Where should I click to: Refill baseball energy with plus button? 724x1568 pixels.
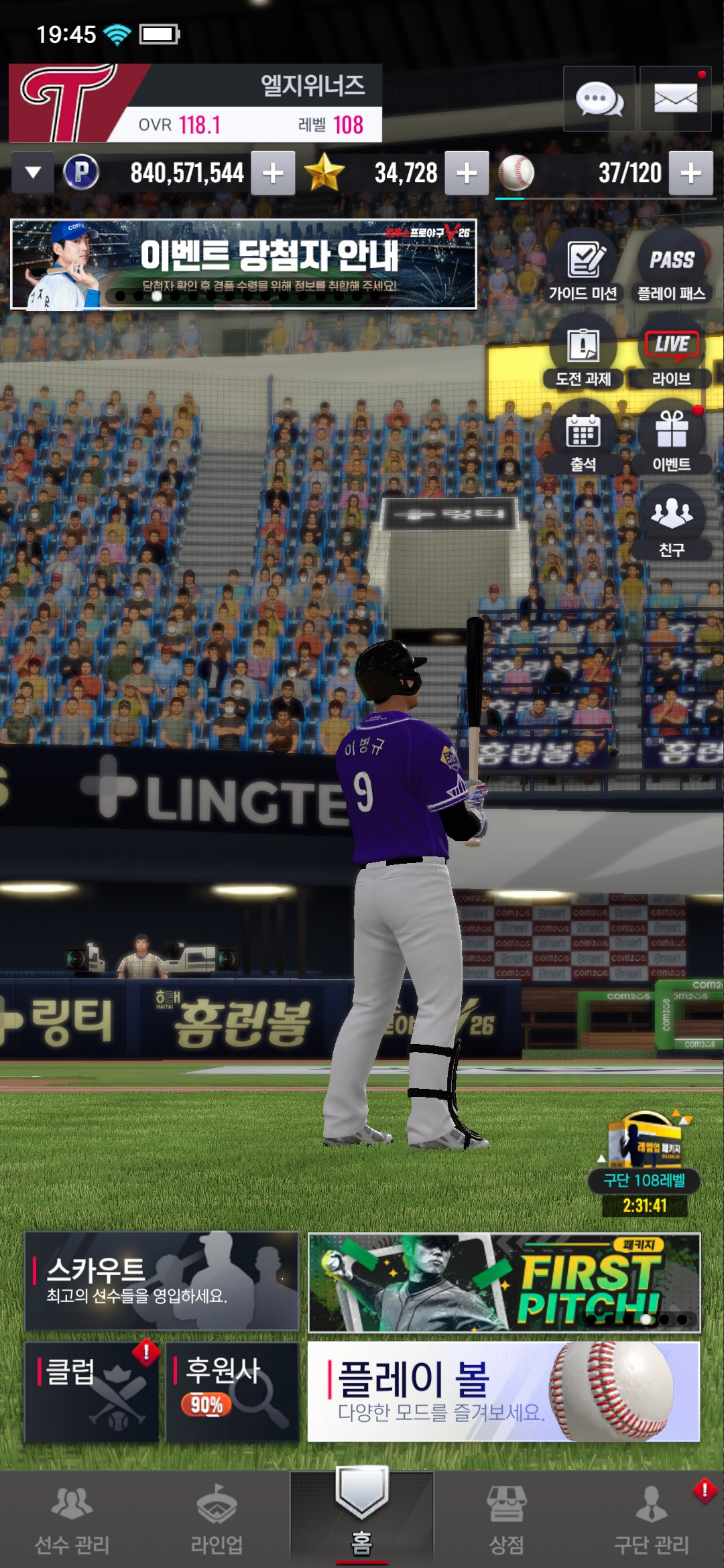691,173
